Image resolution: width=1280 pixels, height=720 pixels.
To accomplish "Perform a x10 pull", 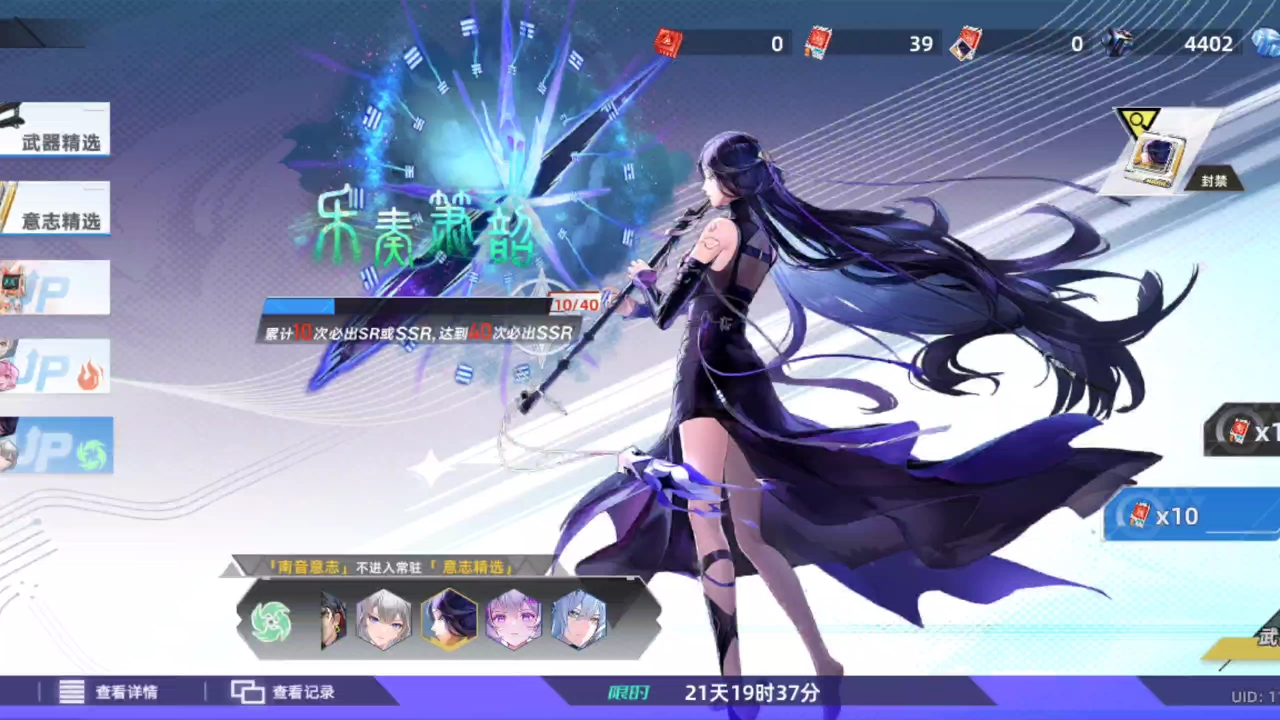I will coord(1190,516).
